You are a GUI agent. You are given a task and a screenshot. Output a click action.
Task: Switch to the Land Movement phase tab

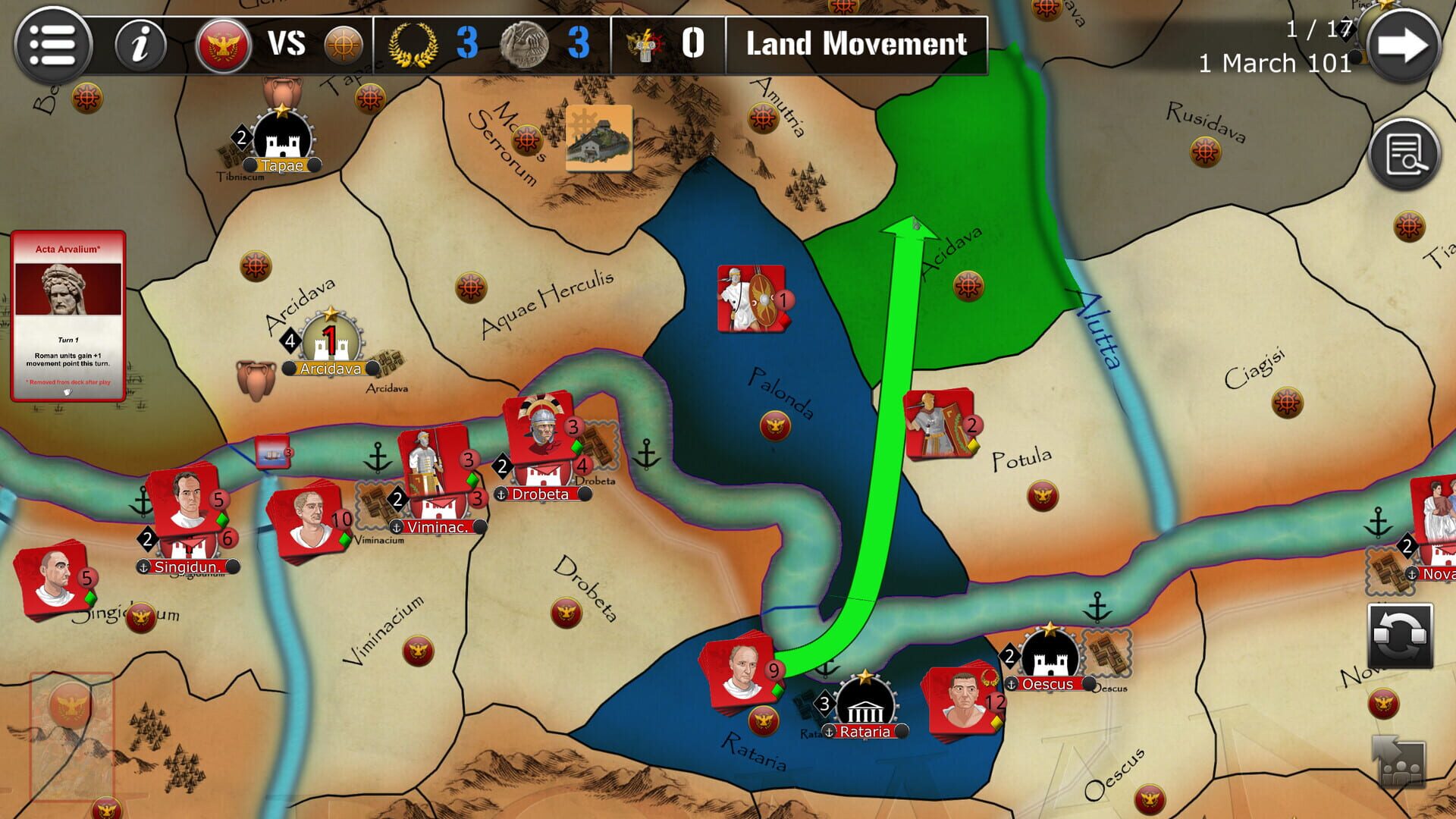[x=855, y=45]
